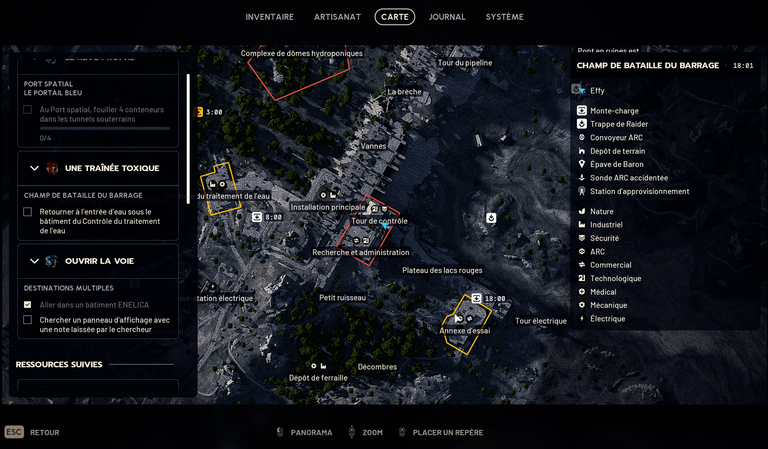
Task: Toggle the Retourner à l'entrée d'eau objective
Action: pyautogui.click(x=28, y=212)
